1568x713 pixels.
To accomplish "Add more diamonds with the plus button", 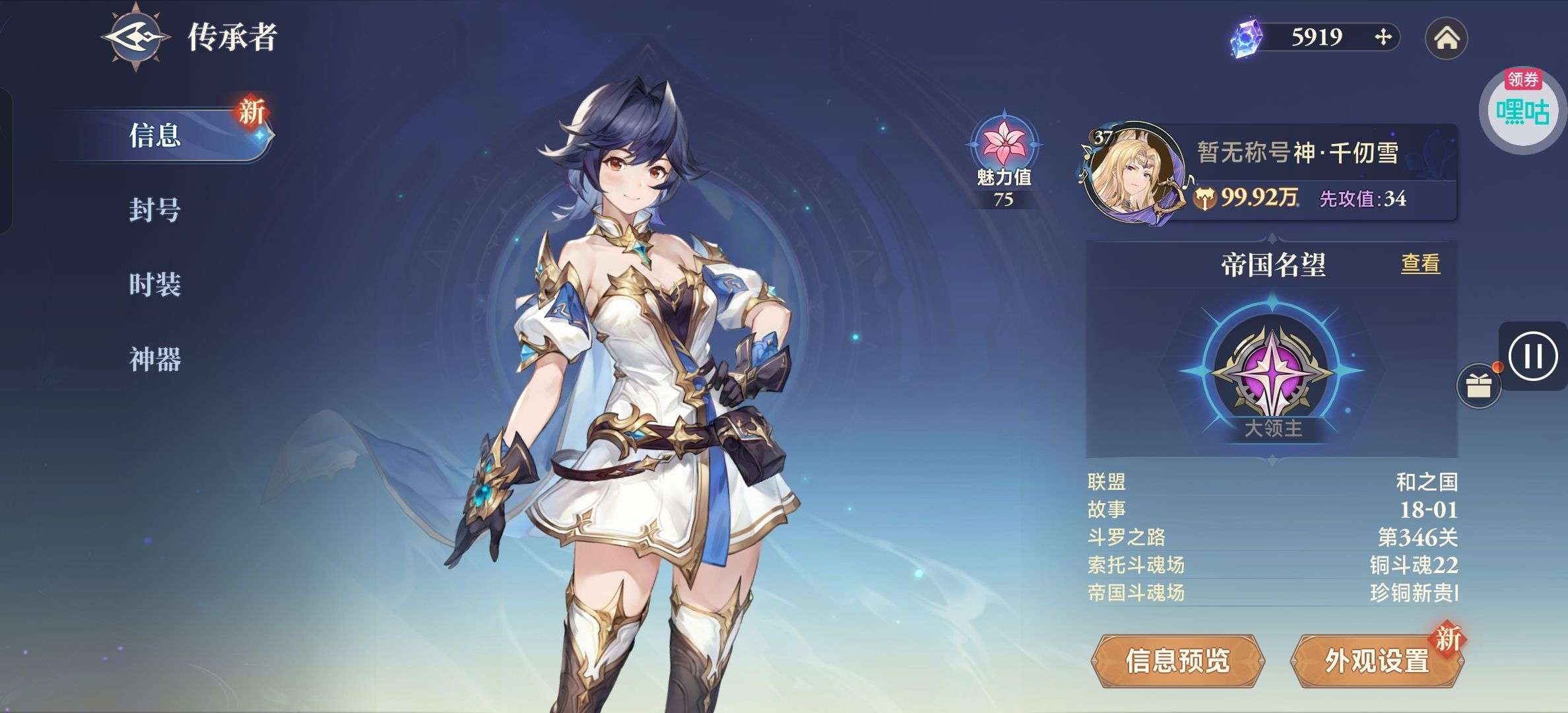I will (1383, 37).
